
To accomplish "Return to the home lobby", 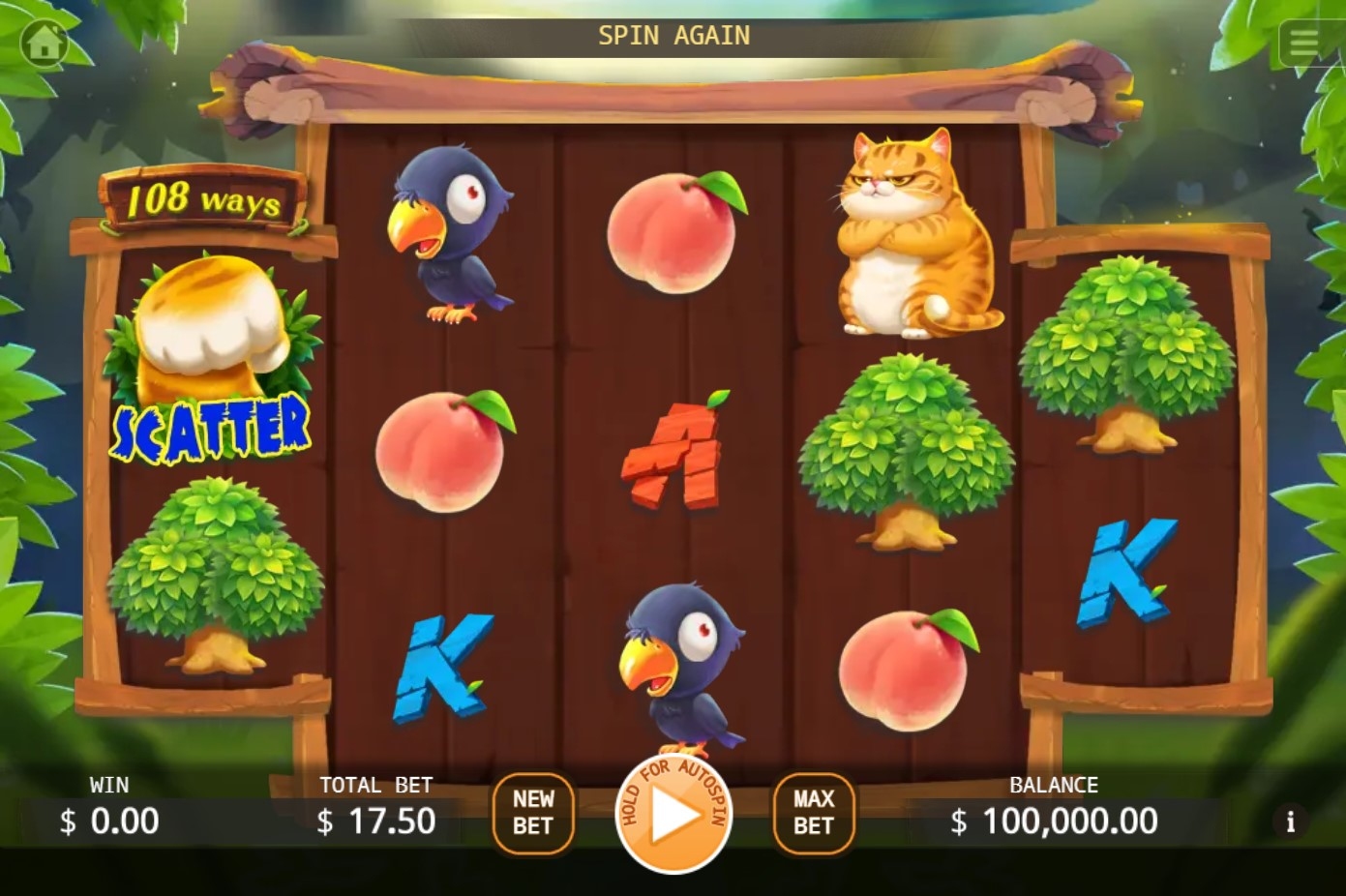I will click(x=44, y=43).
